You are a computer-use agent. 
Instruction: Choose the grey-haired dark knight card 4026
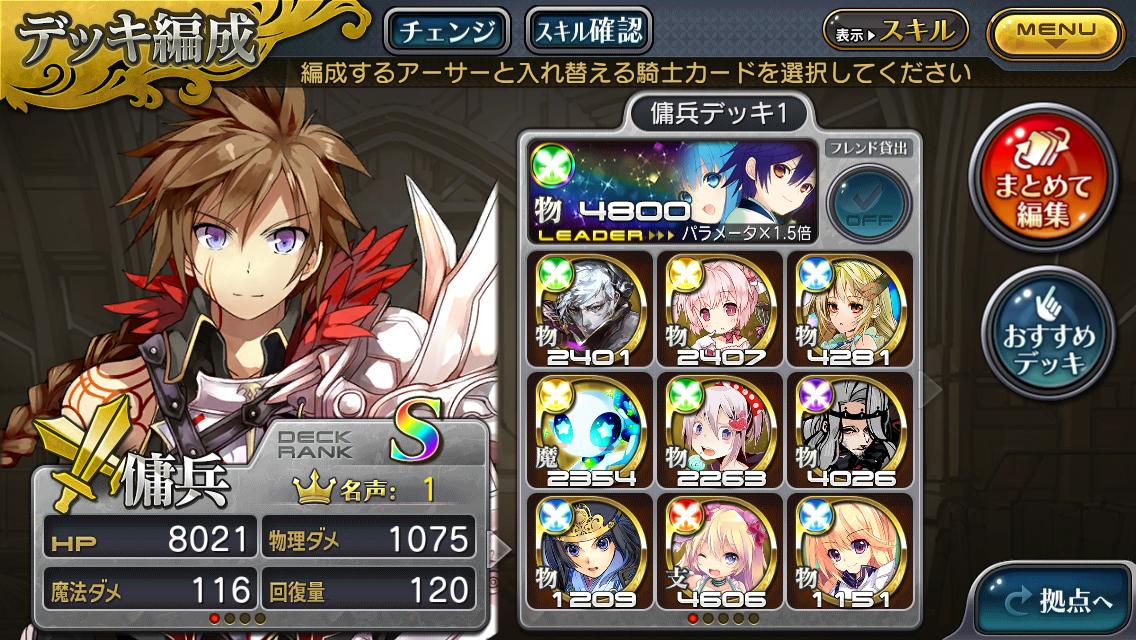pos(848,428)
